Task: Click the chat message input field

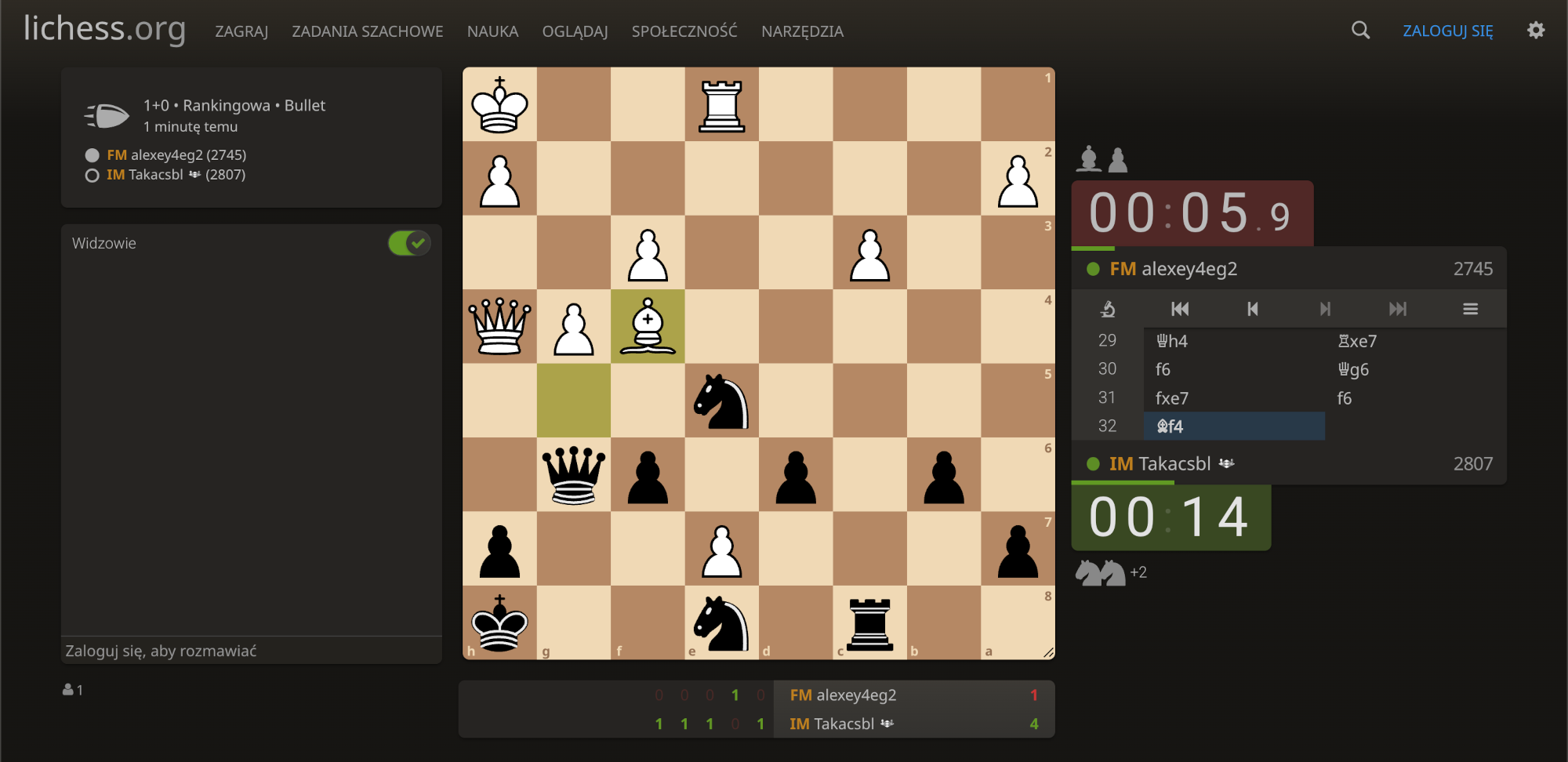Action: (x=251, y=649)
